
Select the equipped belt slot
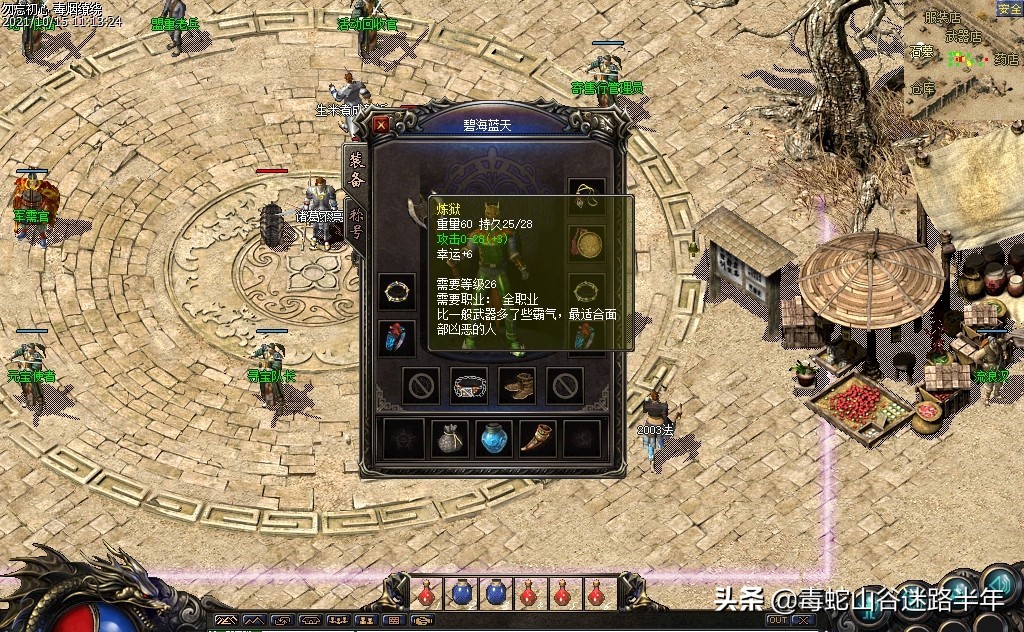pyautogui.click(x=469, y=386)
